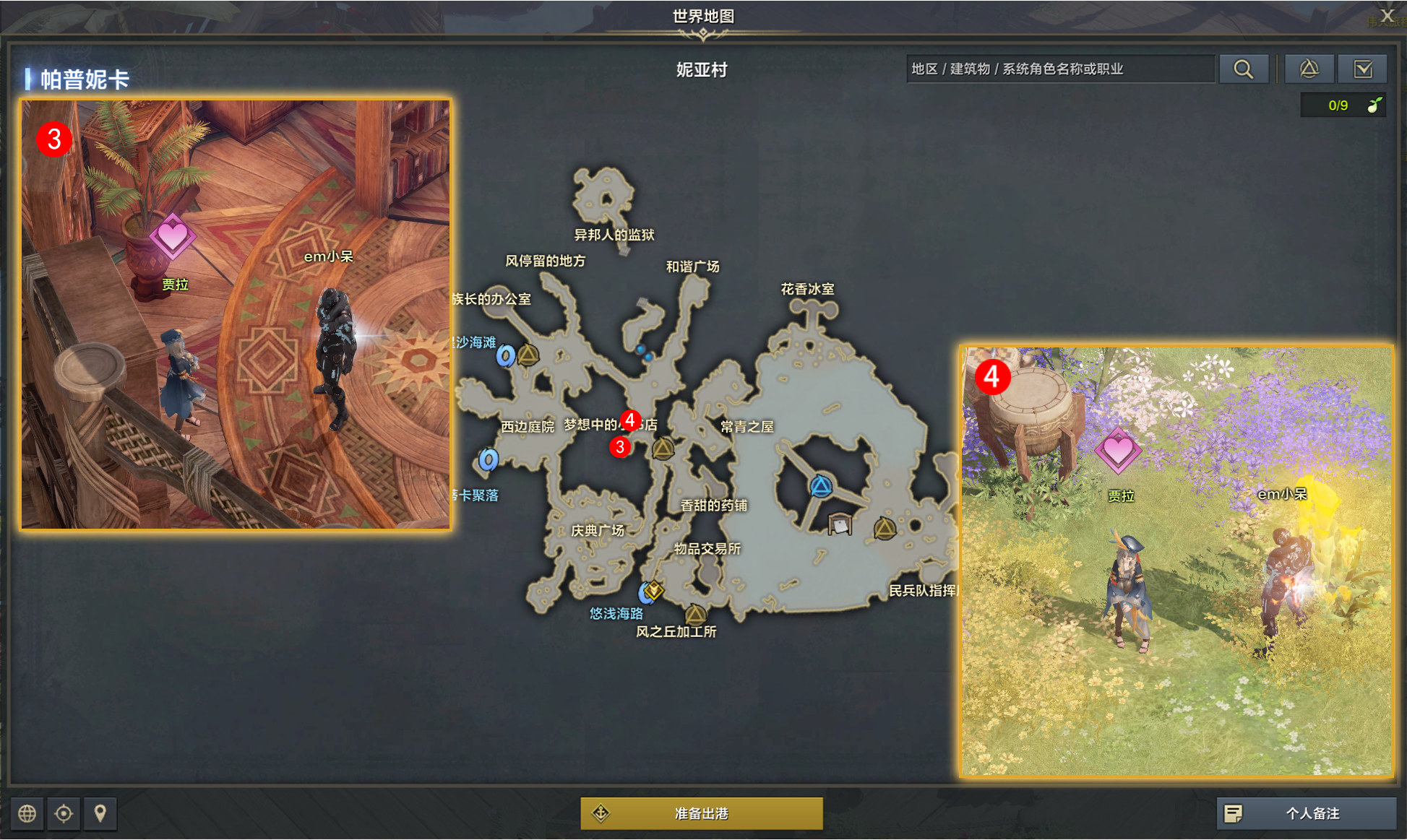
Task: Open screenshot thumbnail numbered 3
Action: coord(236,314)
